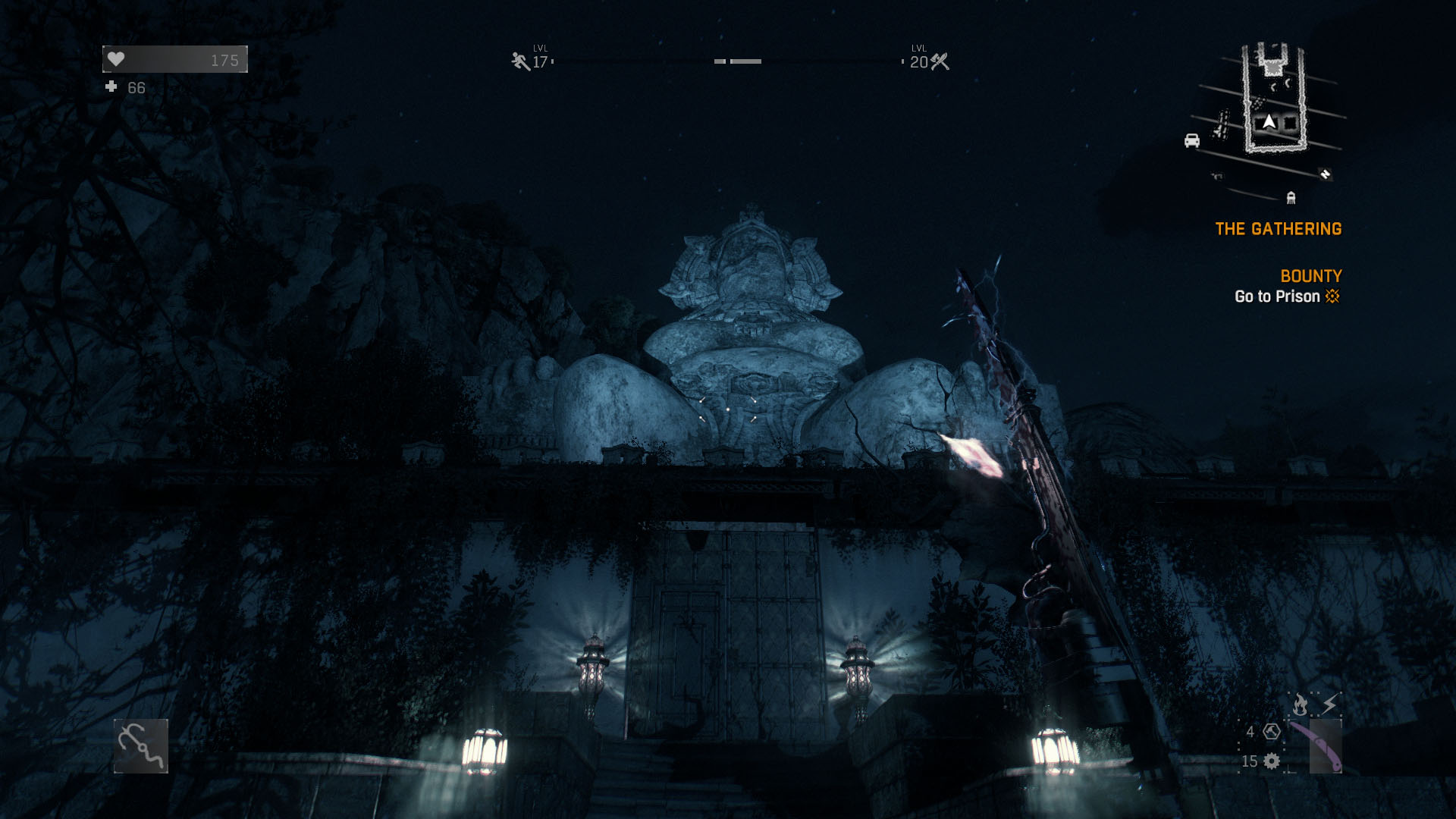
Task: Click the fire effect icon
Action: 1300,705
